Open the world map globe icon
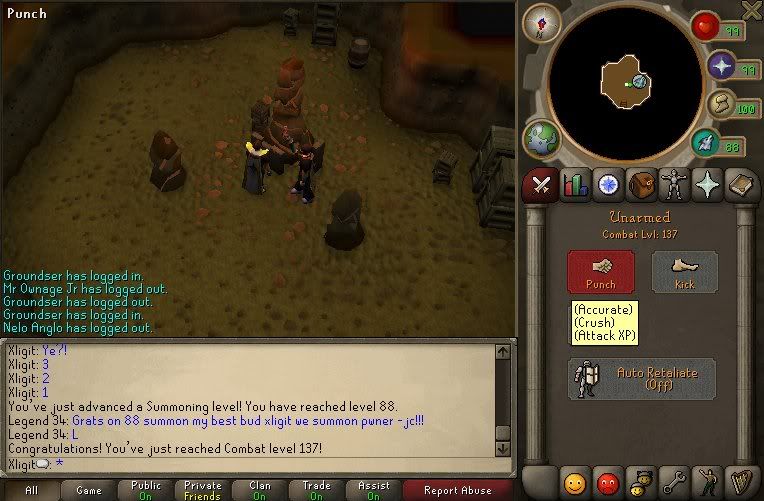Image resolution: width=764 pixels, height=501 pixels. (x=541, y=139)
